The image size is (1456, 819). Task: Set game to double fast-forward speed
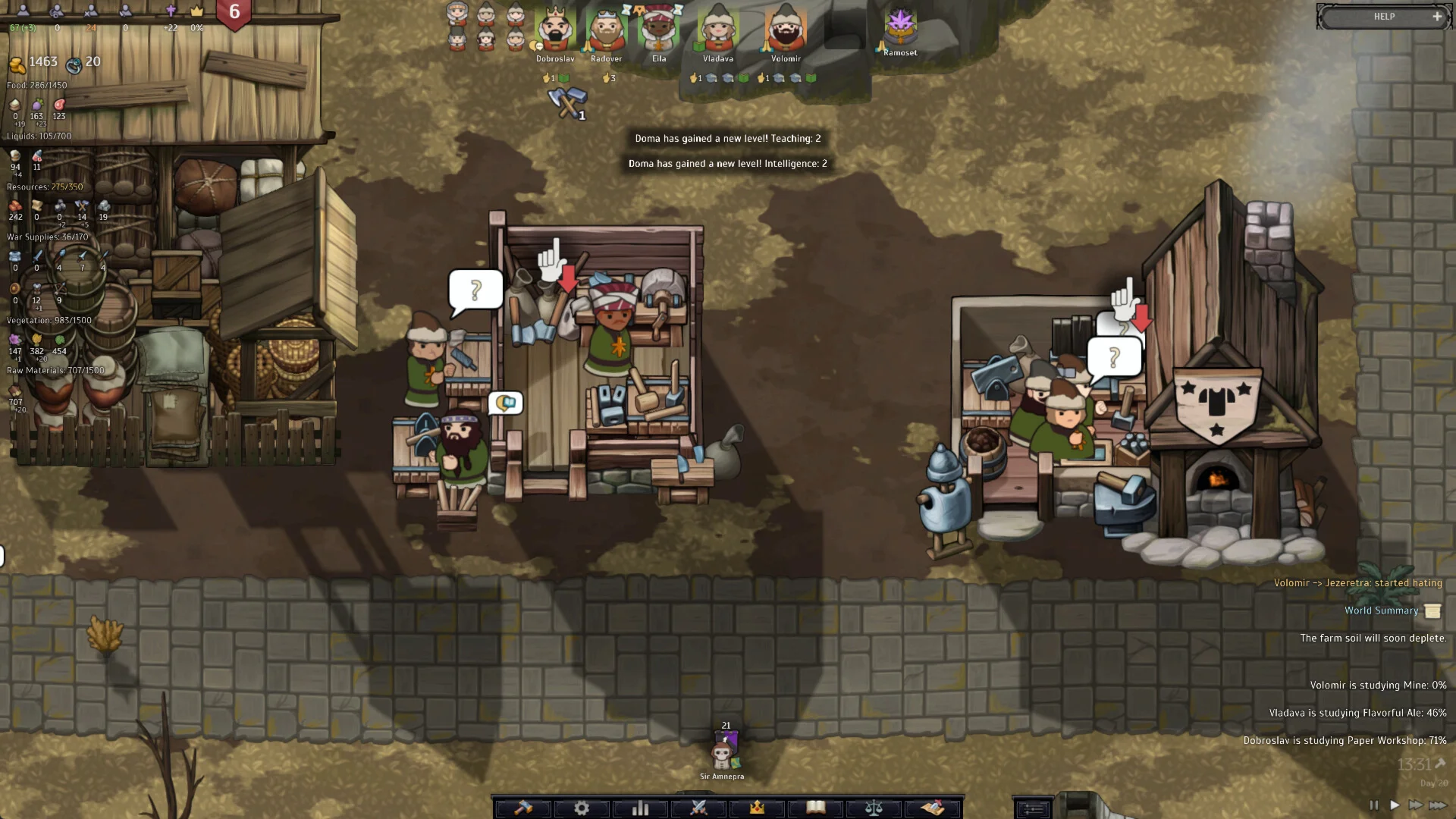tap(1415, 805)
